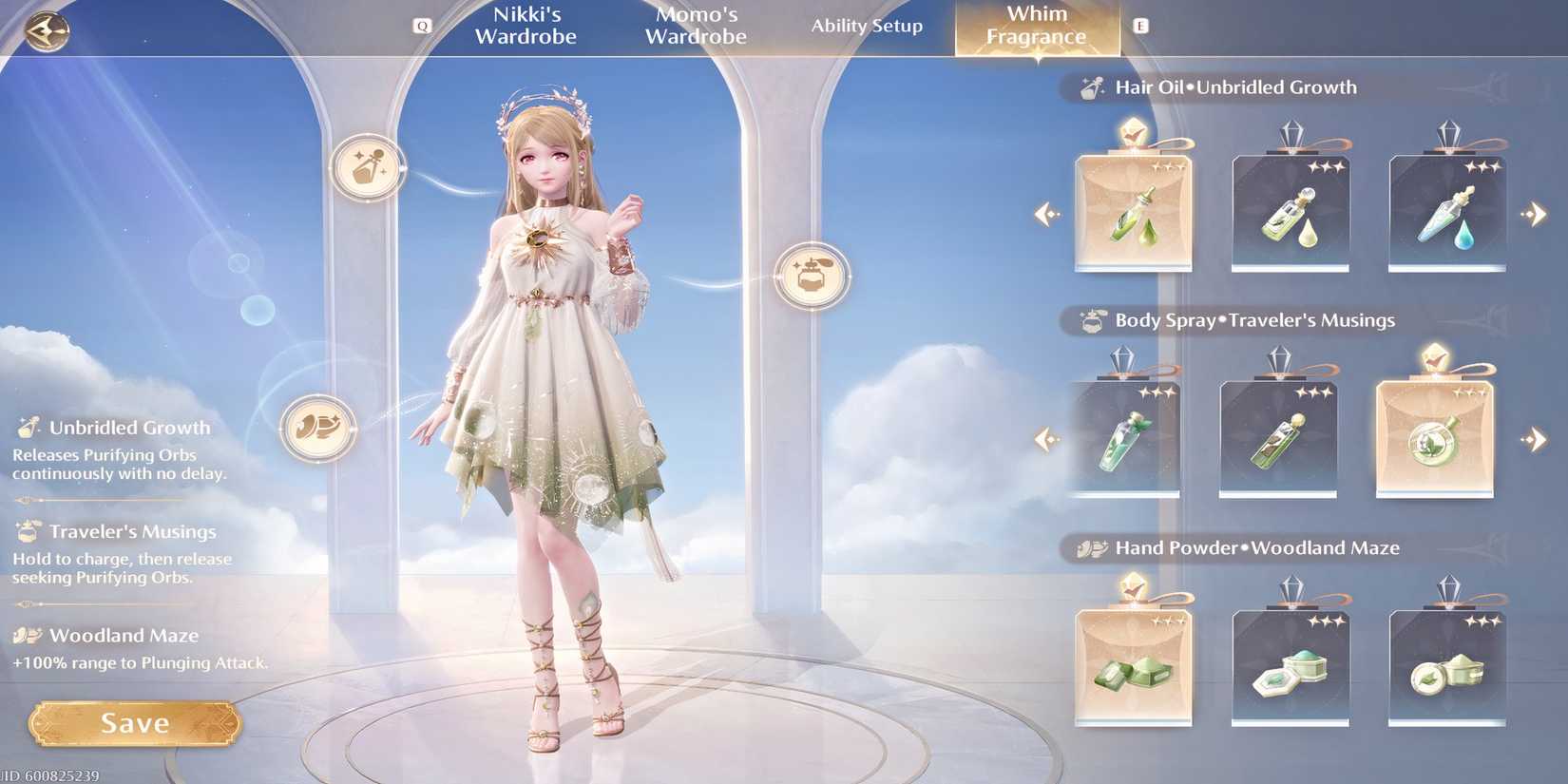Click the Woodland Maze hand icon in the description

click(29, 635)
